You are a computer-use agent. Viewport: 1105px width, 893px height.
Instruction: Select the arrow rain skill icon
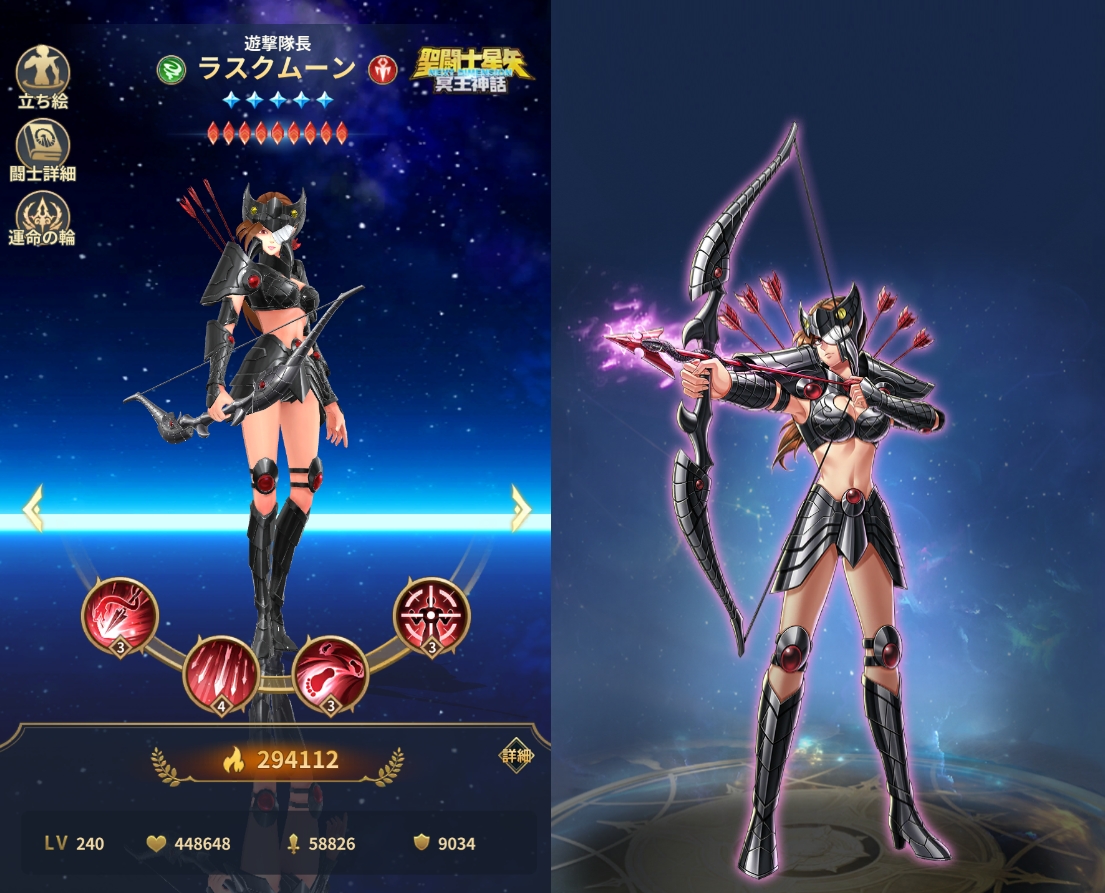point(222,675)
